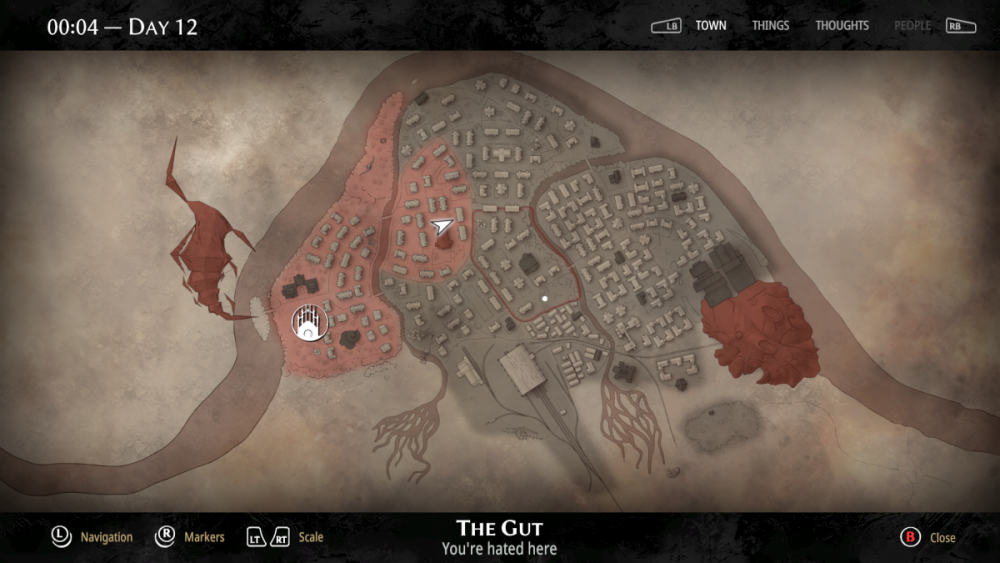Open the Things tab
Viewport: 1000px width, 563px height.
770,26
